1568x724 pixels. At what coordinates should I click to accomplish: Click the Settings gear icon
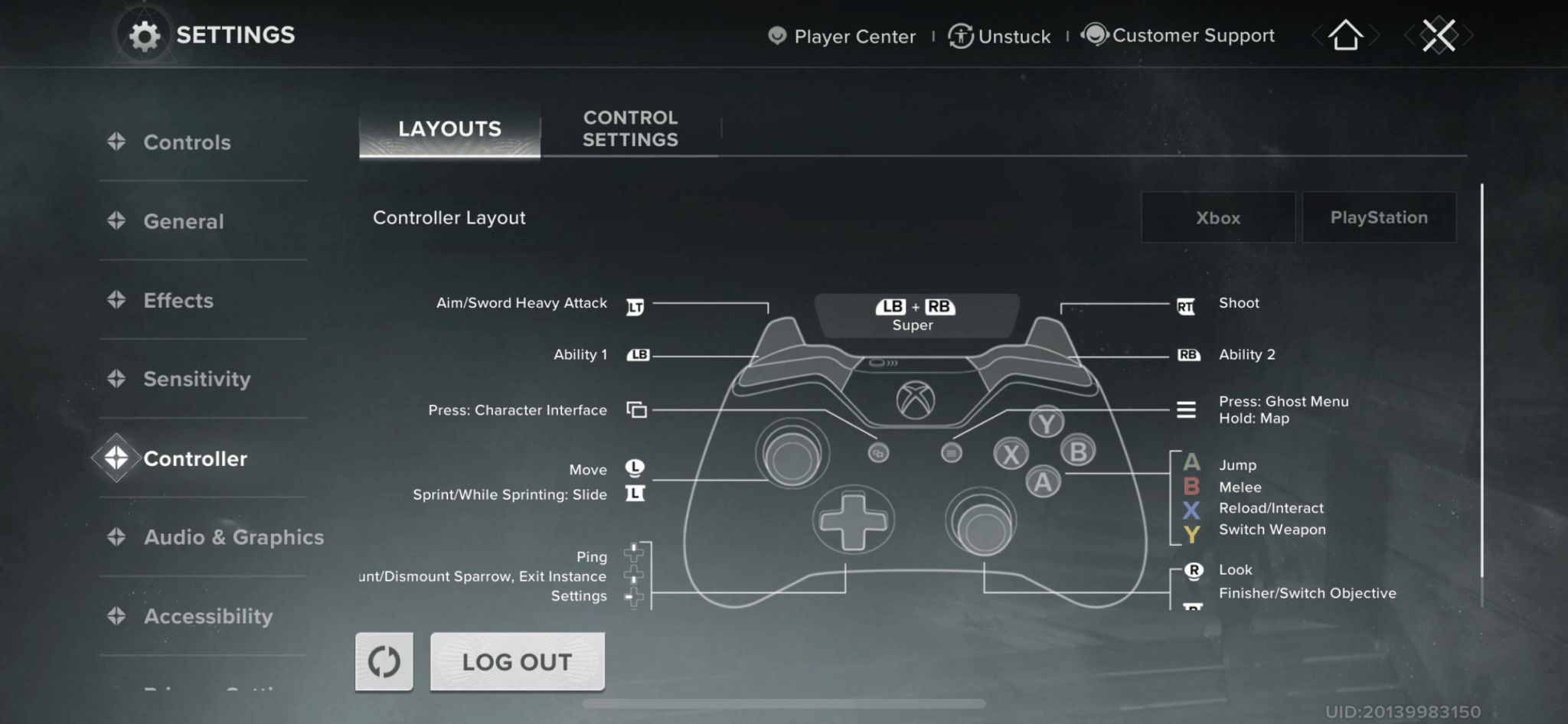[x=145, y=34]
